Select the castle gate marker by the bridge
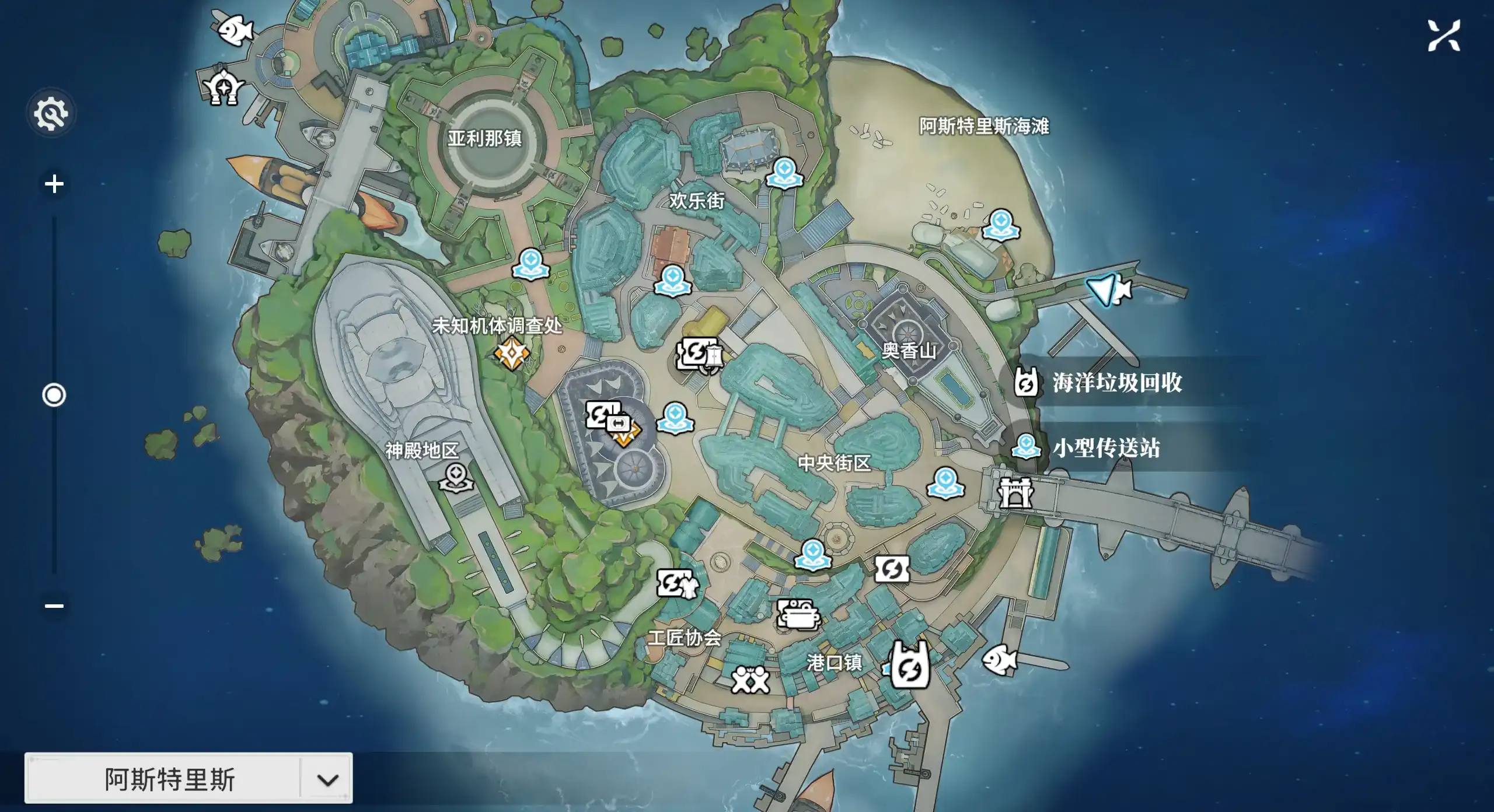The image size is (1494, 812). (x=1015, y=493)
